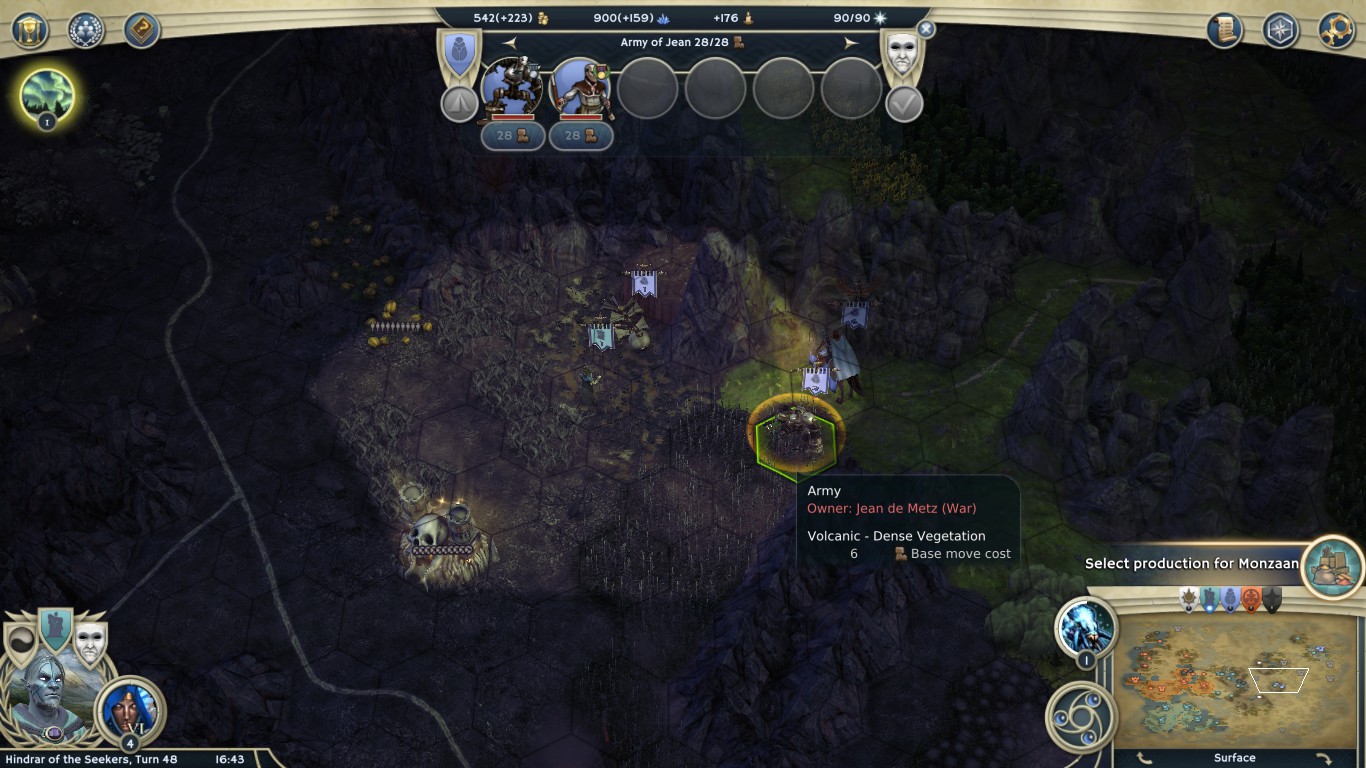Select production for Monzaan

[1332, 563]
